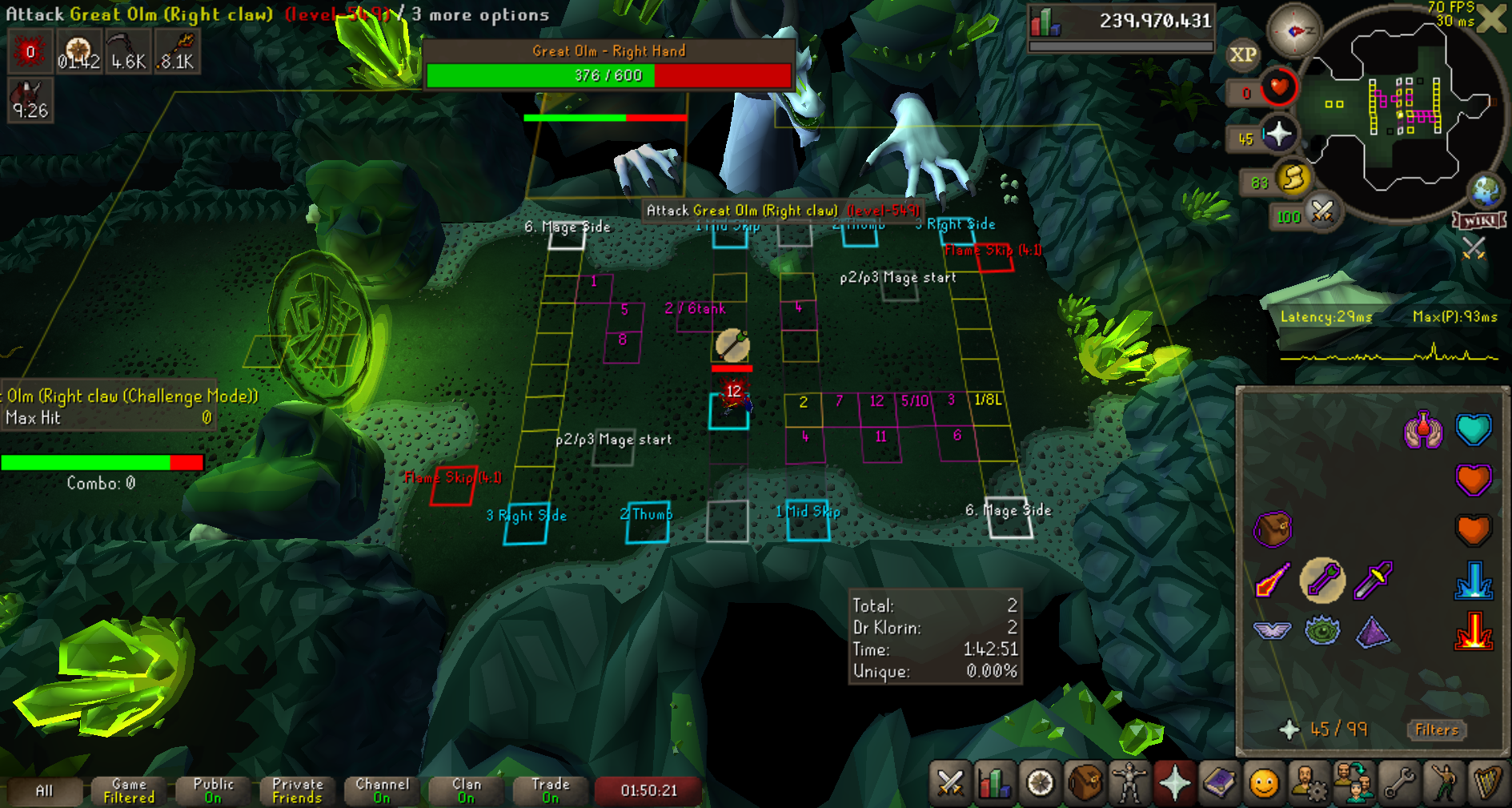
Task: Switch to the Combat Options tab
Action: pos(950,783)
